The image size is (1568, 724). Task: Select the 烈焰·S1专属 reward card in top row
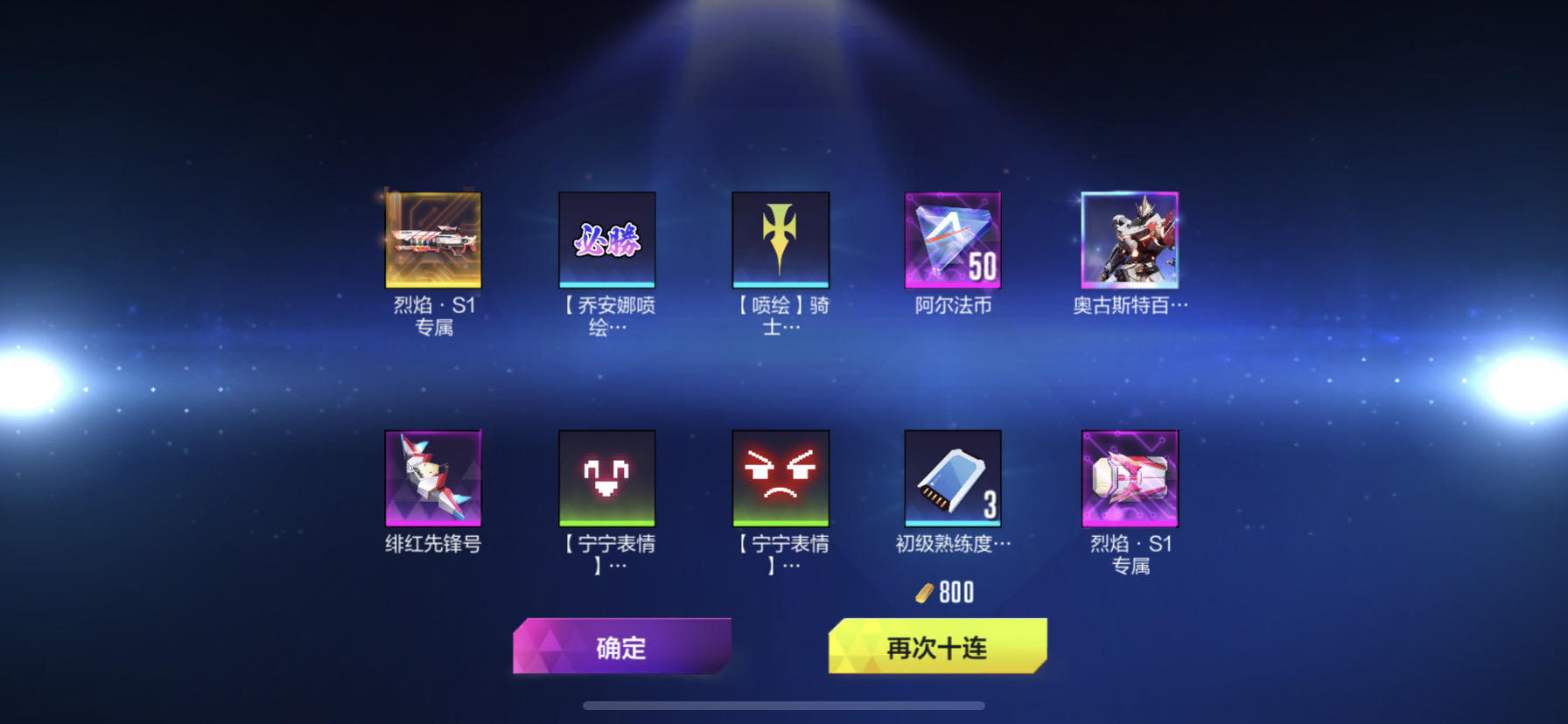click(x=432, y=240)
